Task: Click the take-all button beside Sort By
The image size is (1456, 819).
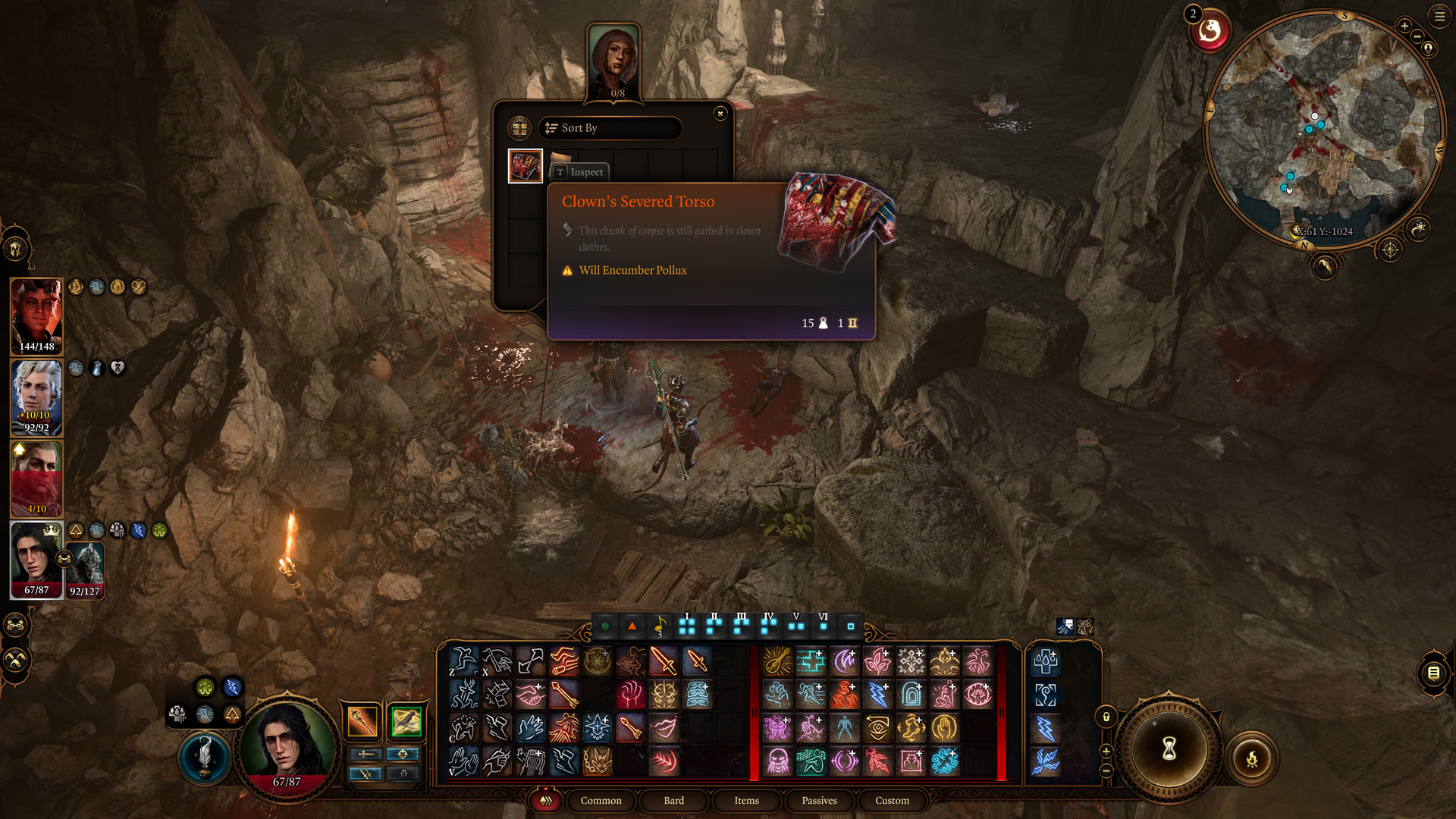Action: click(x=519, y=128)
